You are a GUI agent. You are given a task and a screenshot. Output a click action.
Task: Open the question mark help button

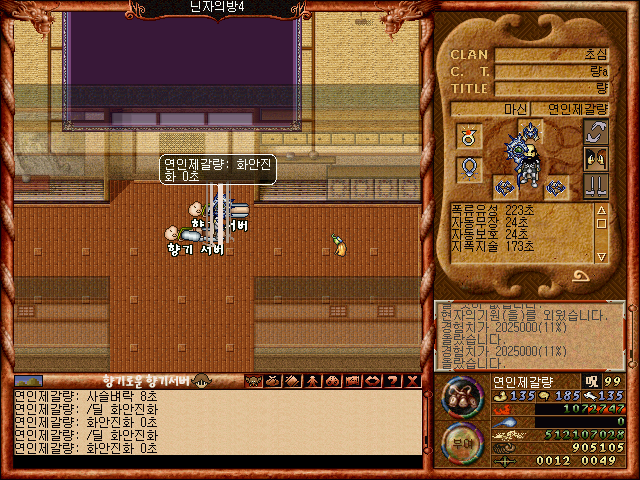[392, 380]
